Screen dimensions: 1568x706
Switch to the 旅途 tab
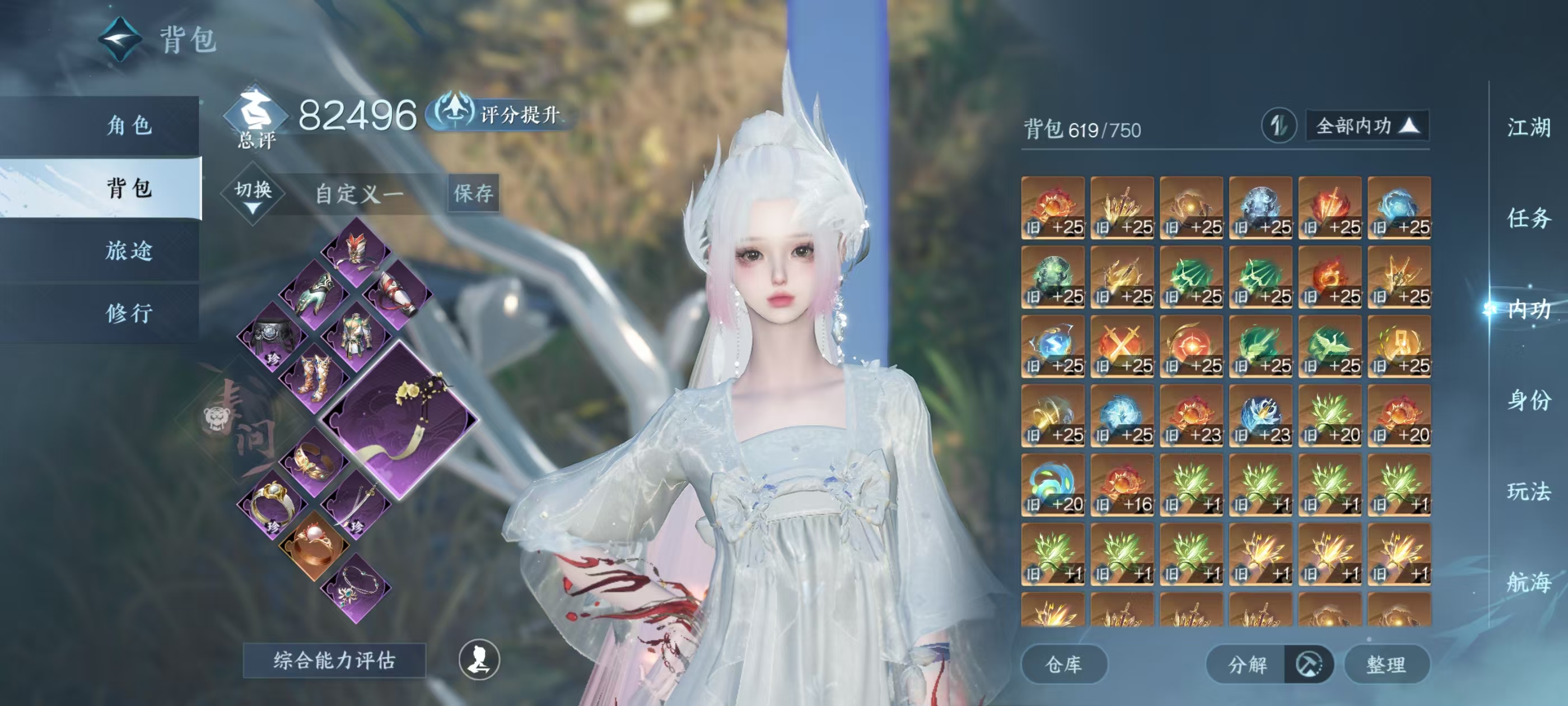(129, 250)
